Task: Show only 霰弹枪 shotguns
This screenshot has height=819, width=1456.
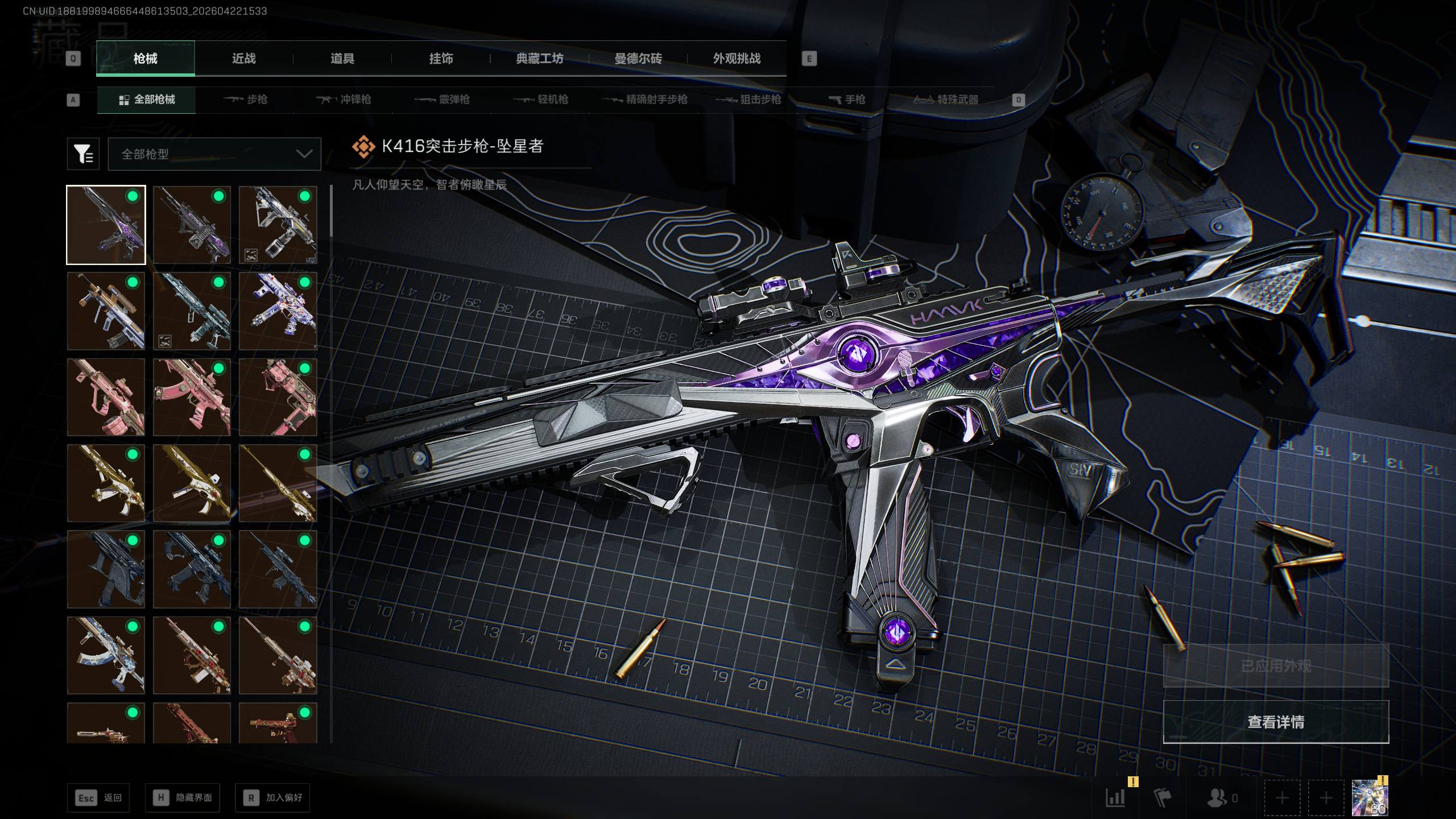Action: (x=442, y=100)
